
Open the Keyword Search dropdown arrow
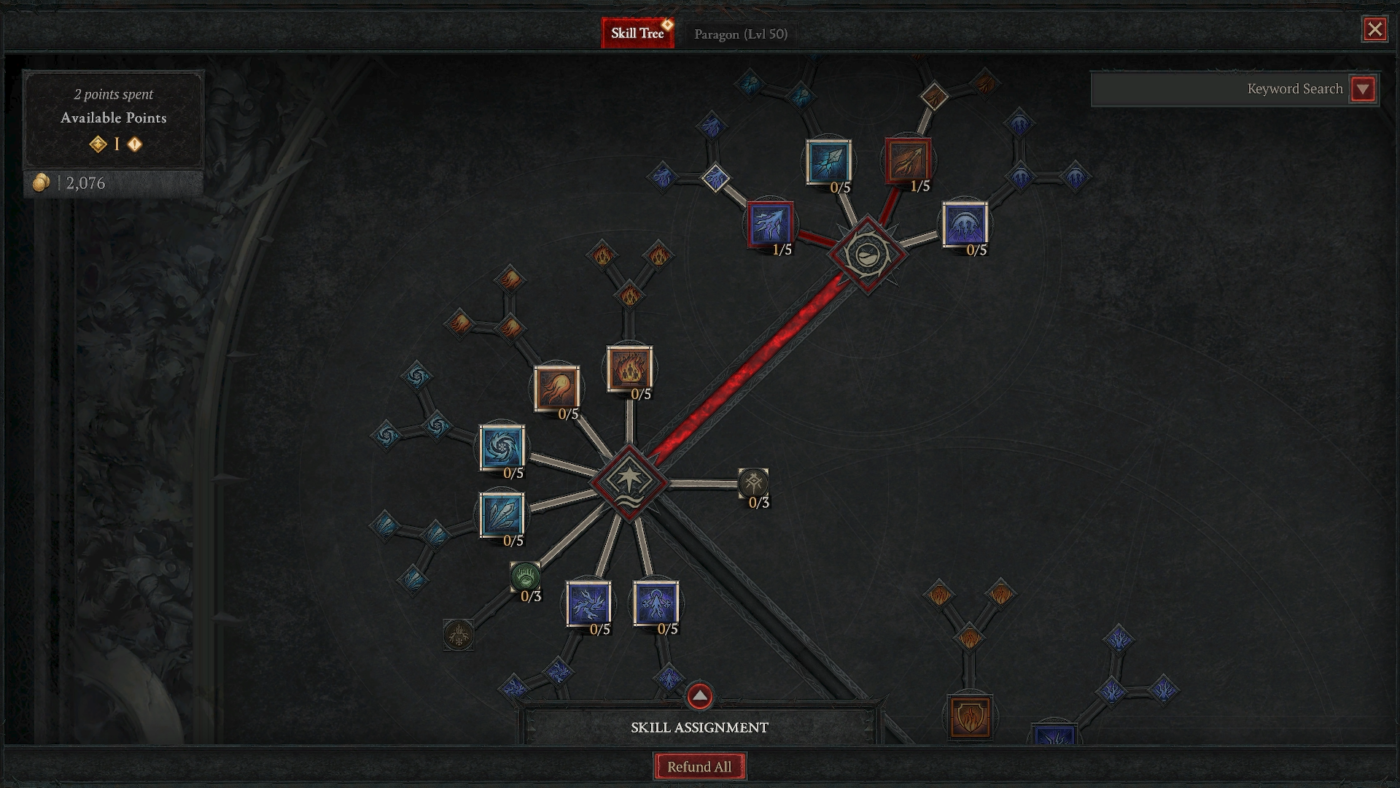coord(1363,88)
